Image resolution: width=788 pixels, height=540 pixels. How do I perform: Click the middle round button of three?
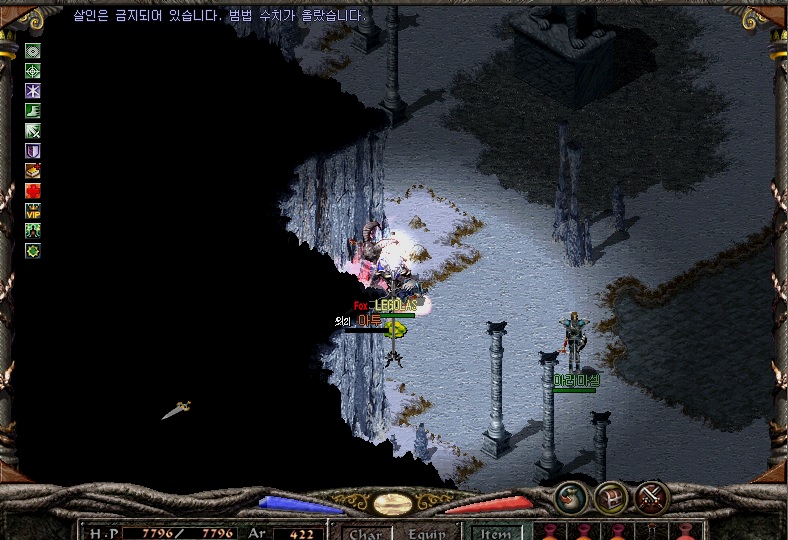610,495
